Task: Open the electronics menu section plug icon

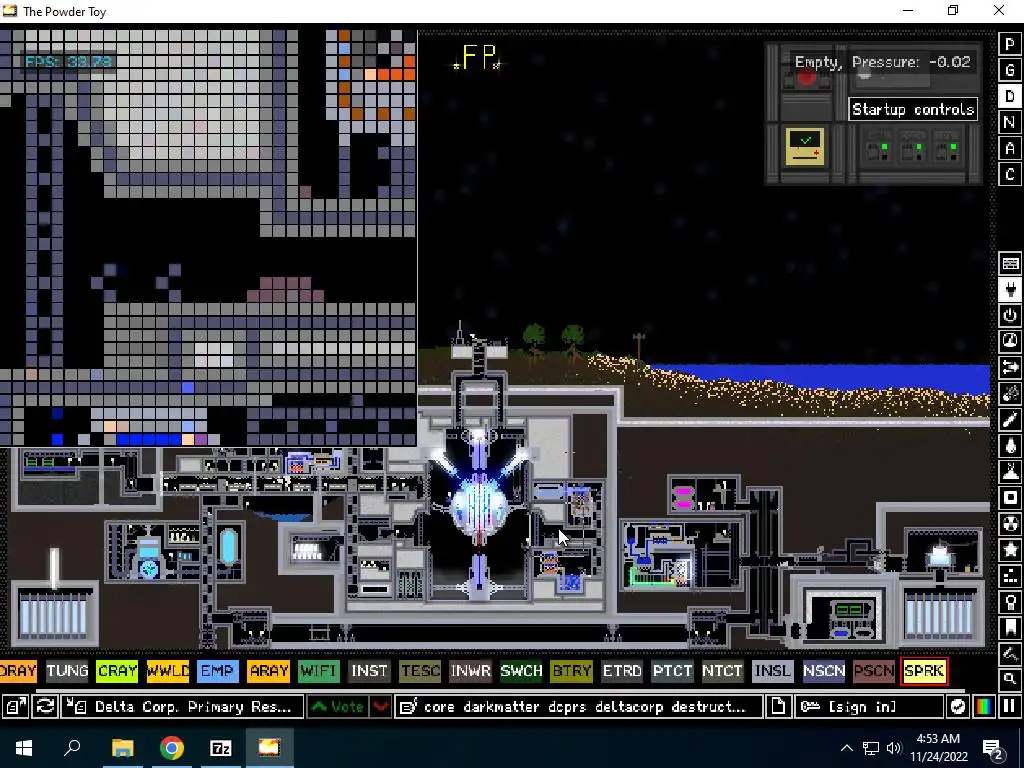Action: click(1010, 290)
